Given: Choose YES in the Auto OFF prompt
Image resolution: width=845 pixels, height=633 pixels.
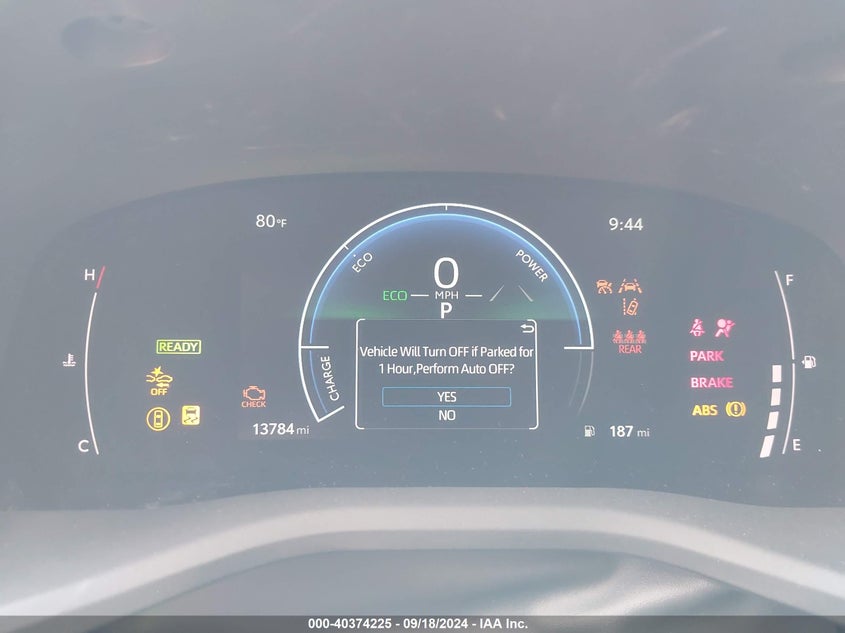Looking at the screenshot, I should pos(446,397).
